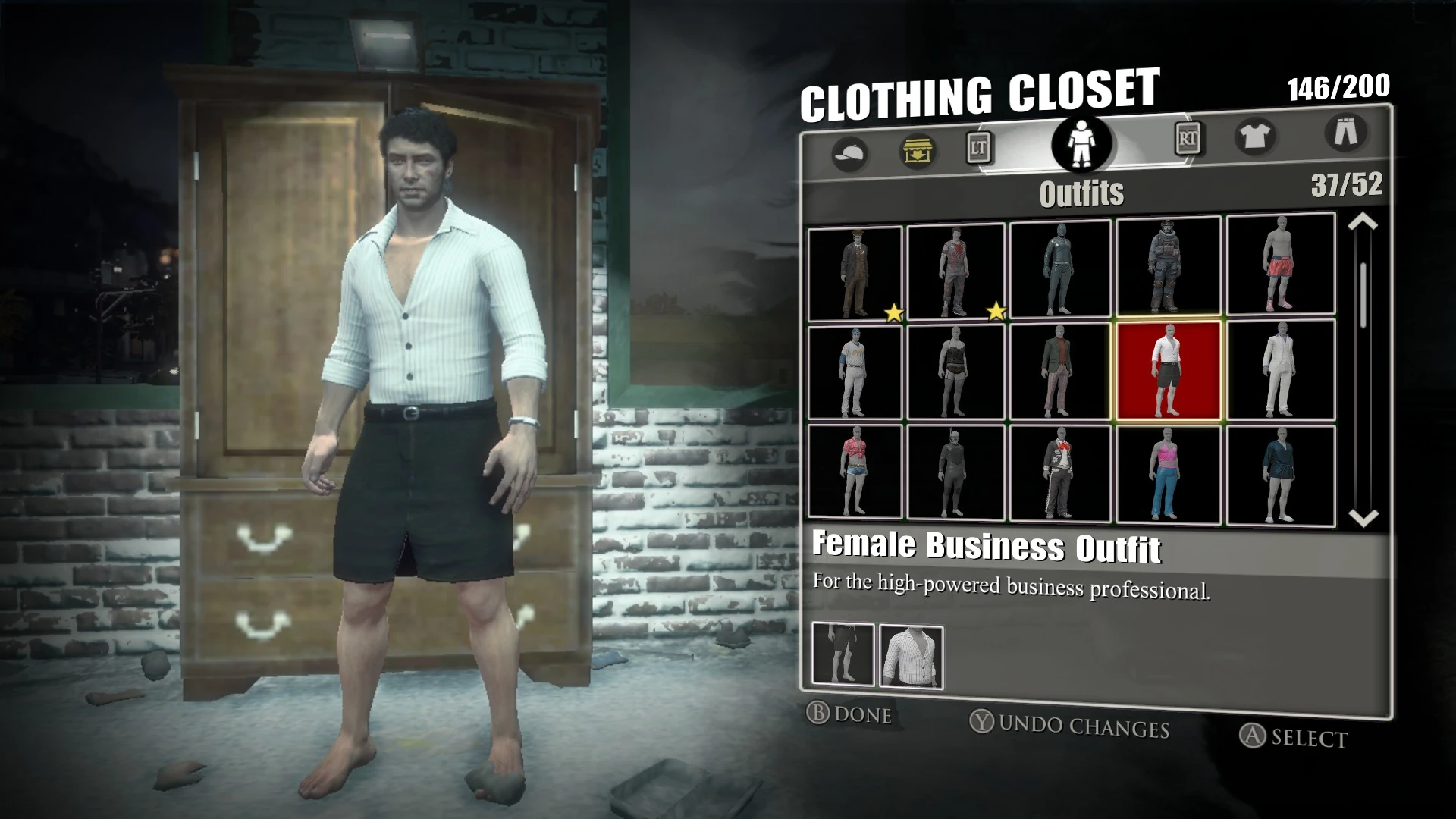Select the currently equipped red-highlighted outfit
Screen dimensions: 1456x819
pyautogui.click(x=1169, y=372)
